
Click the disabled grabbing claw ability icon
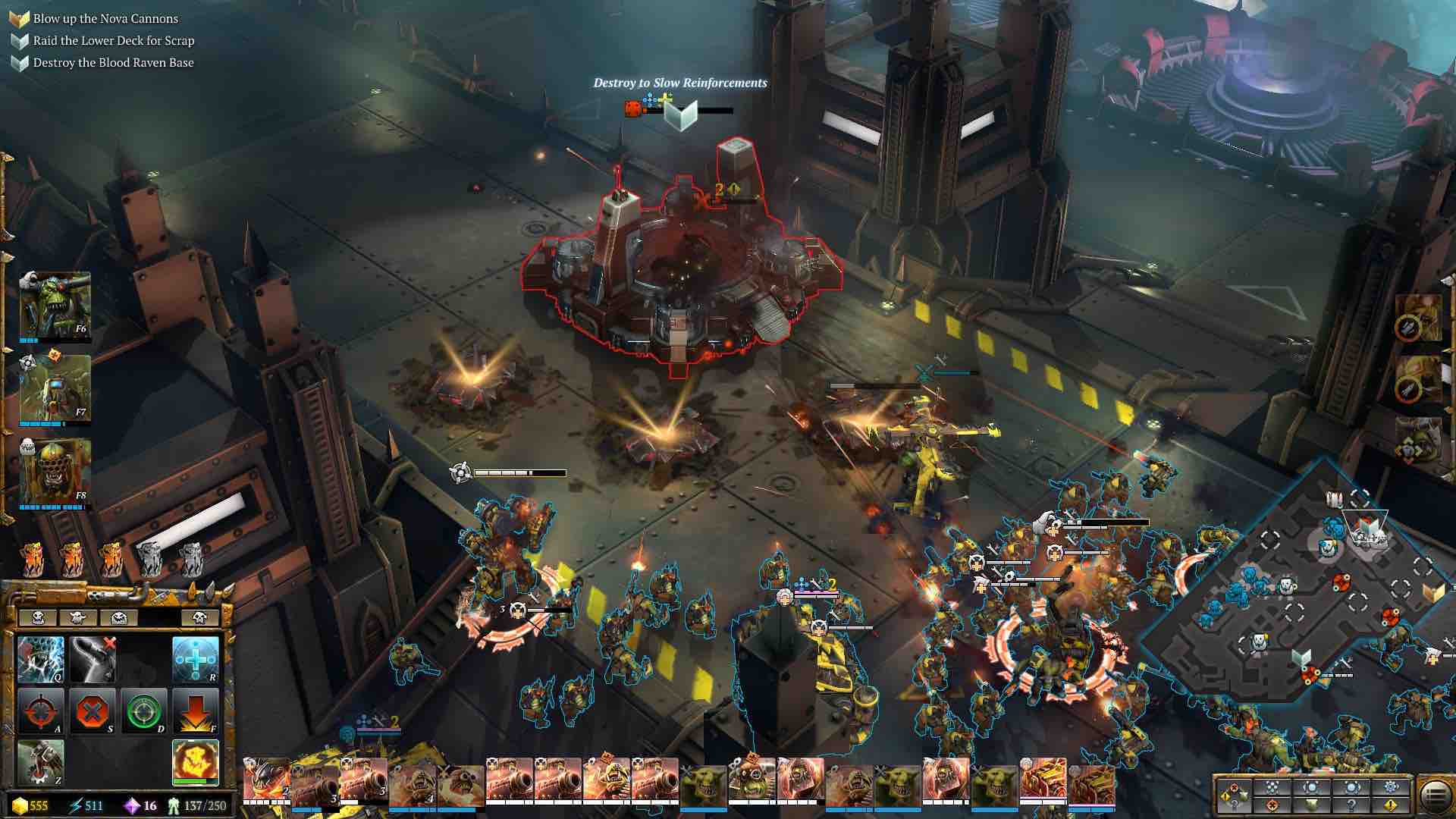pyautogui.click(x=93, y=660)
